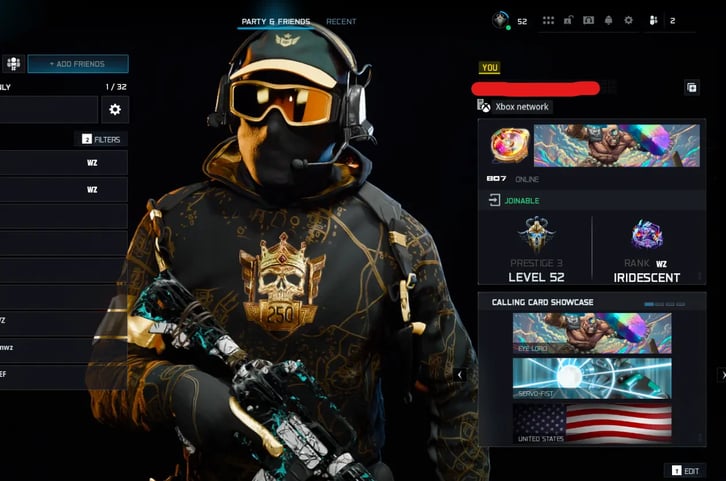Select the Servo-Fist calling card

click(592, 379)
